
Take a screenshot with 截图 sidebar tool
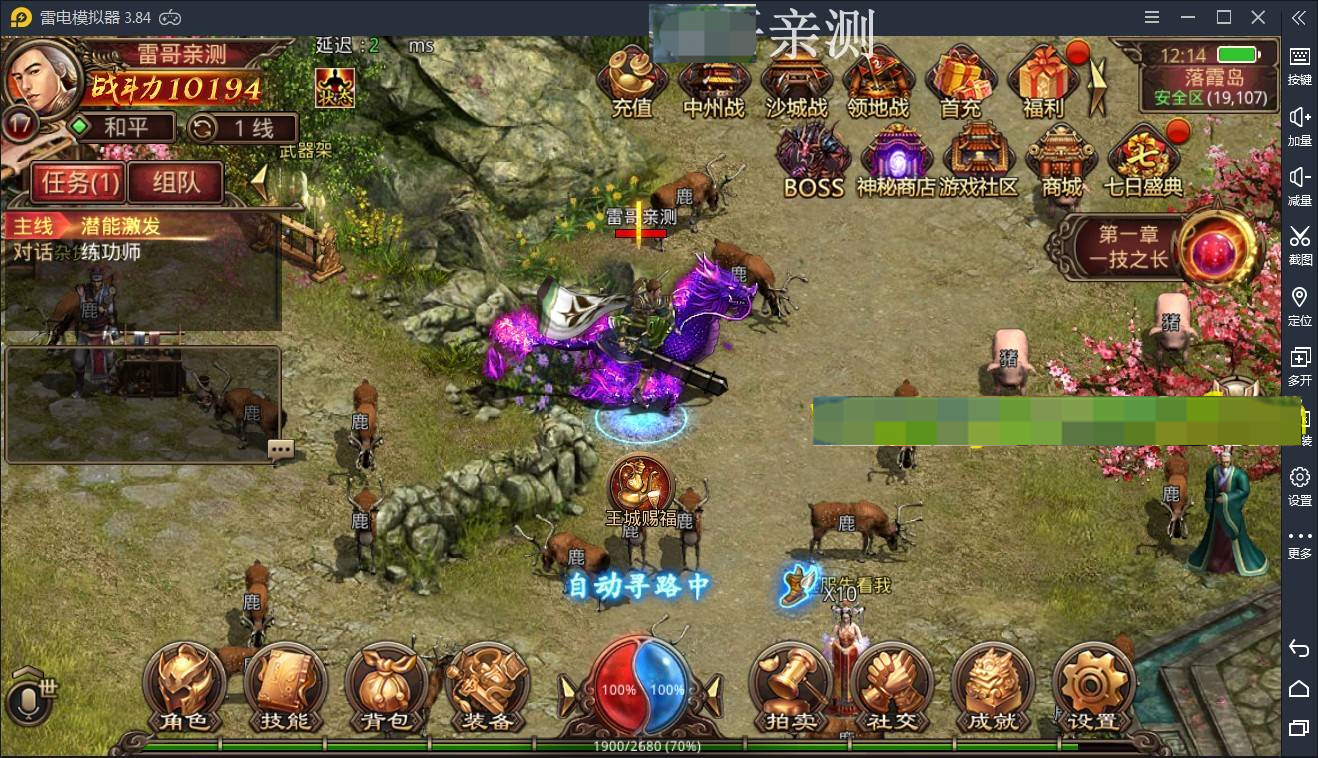(1299, 243)
